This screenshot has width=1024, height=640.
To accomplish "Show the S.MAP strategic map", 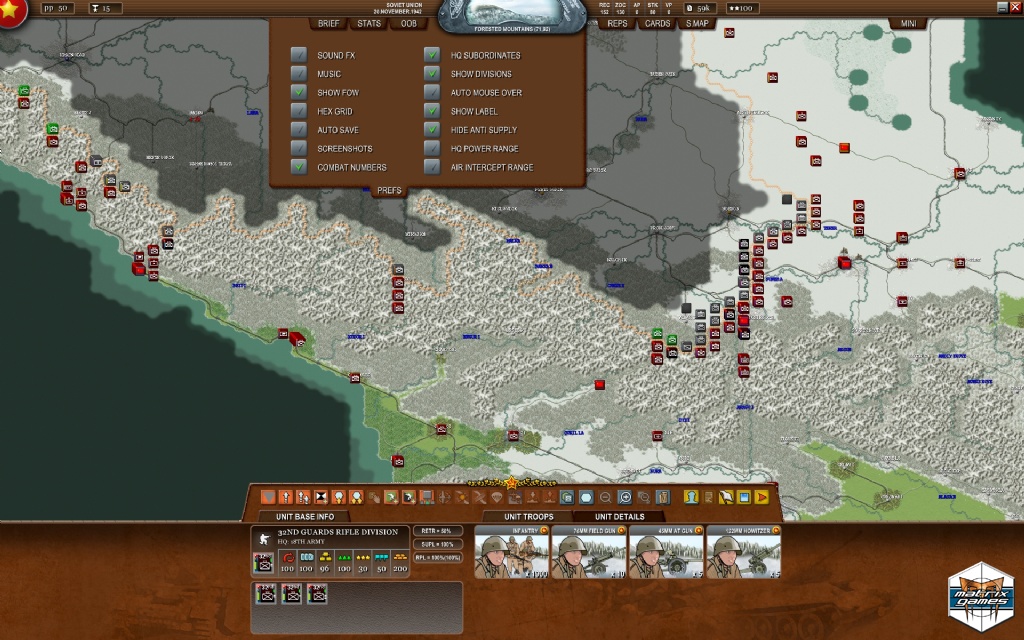I will [696, 23].
